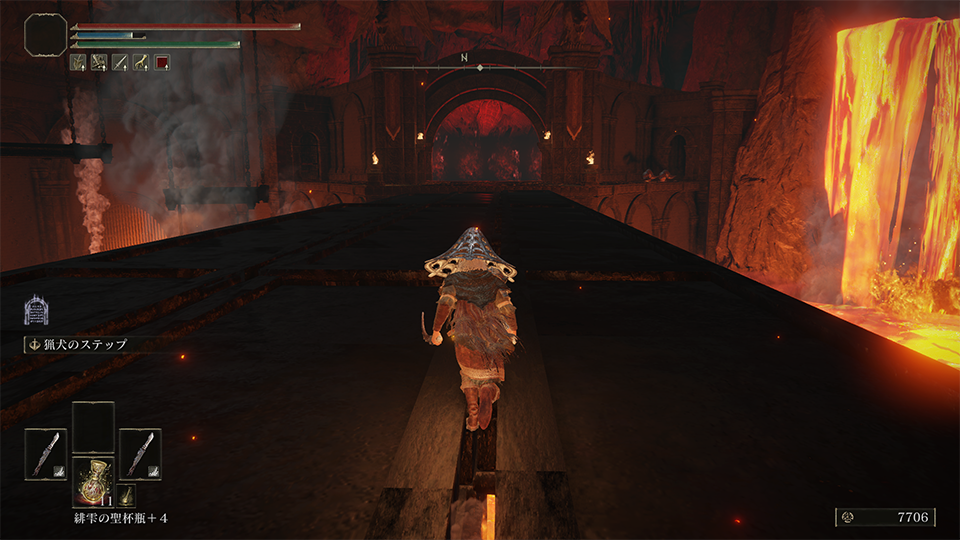Select the Flask of Crimson Tears slot
Screen dimensions: 960x540
point(93,481)
